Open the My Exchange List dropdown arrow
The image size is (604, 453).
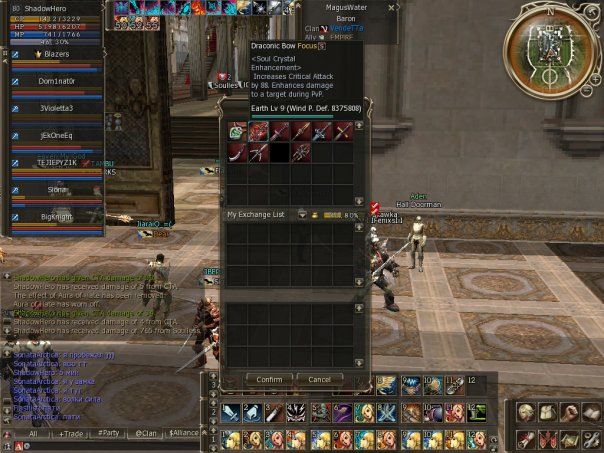coord(302,214)
